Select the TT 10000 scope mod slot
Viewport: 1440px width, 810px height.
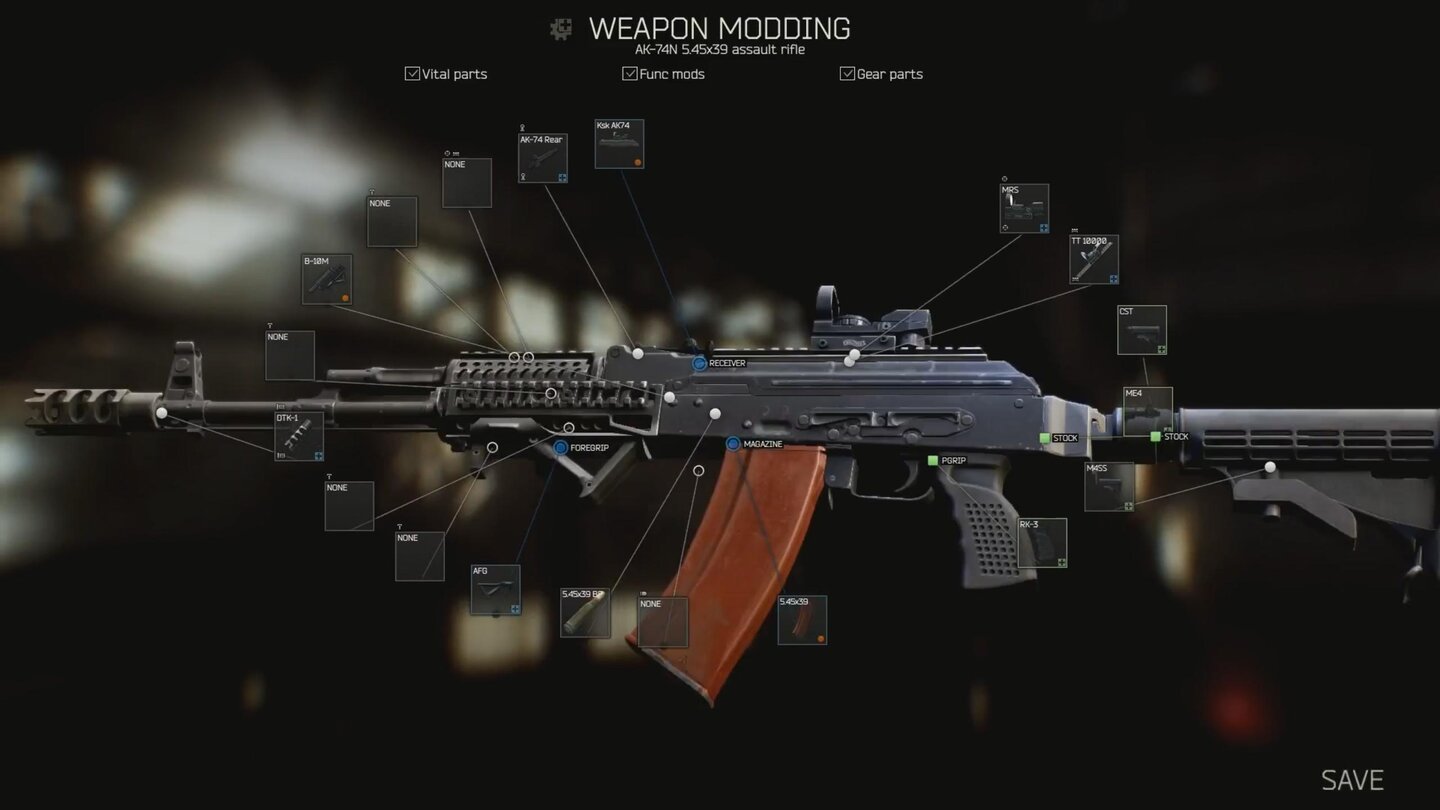(1092, 258)
